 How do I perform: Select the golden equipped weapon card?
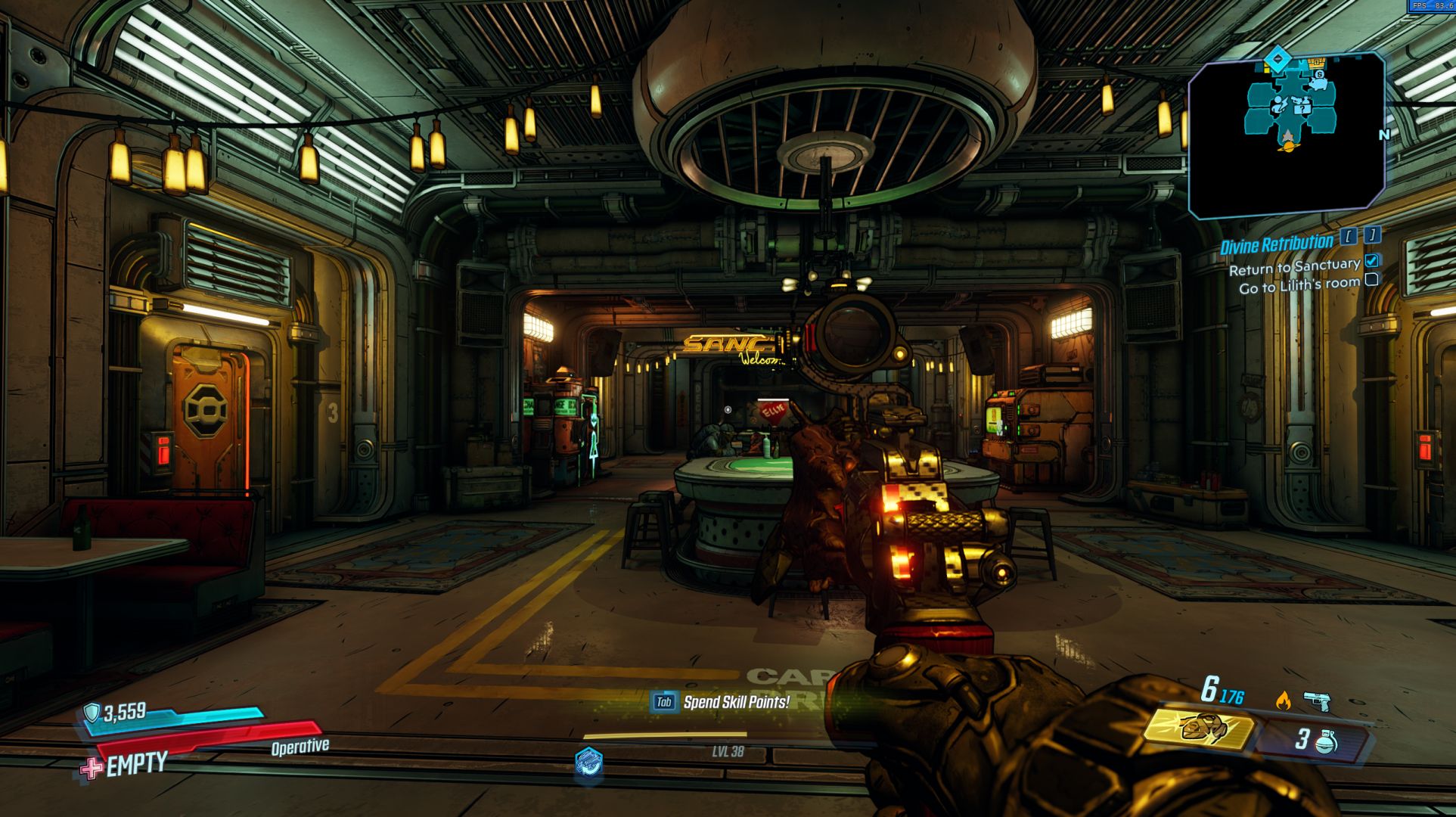(x=1199, y=729)
